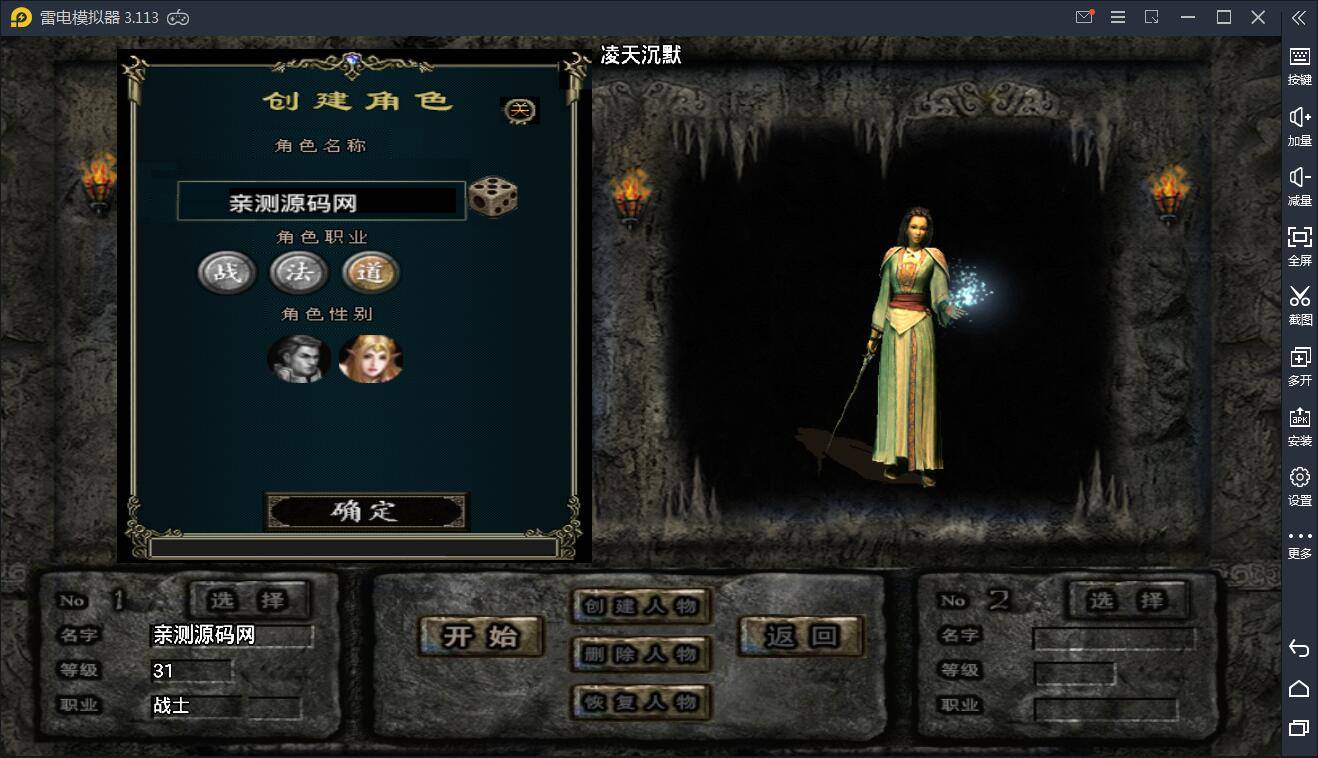Close the character creation dialog with 关 icon
Image resolution: width=1318 pixels, height=758 pixels.
(519, 110)
